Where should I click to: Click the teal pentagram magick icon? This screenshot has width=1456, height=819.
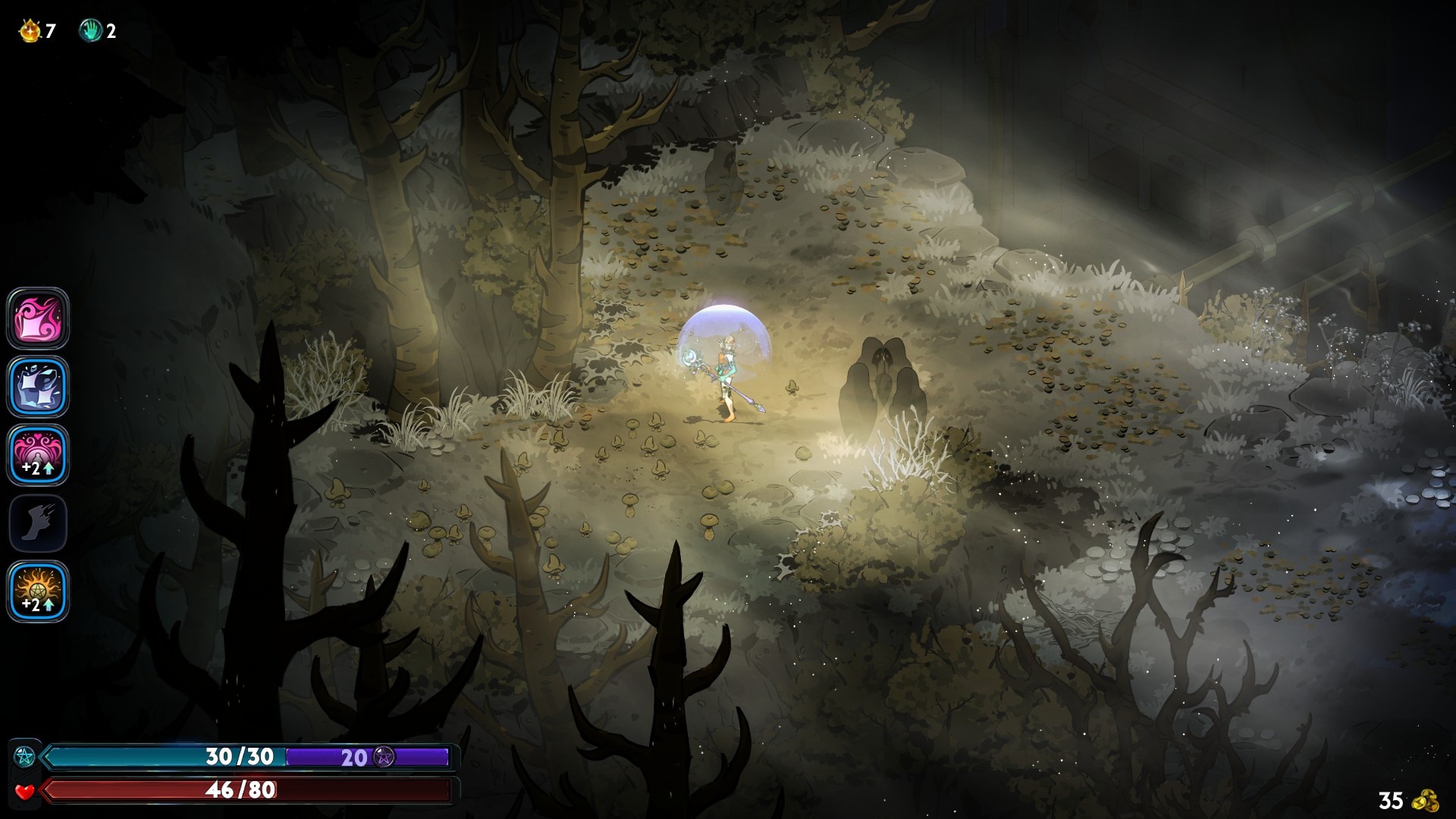(x=25, y=756)
